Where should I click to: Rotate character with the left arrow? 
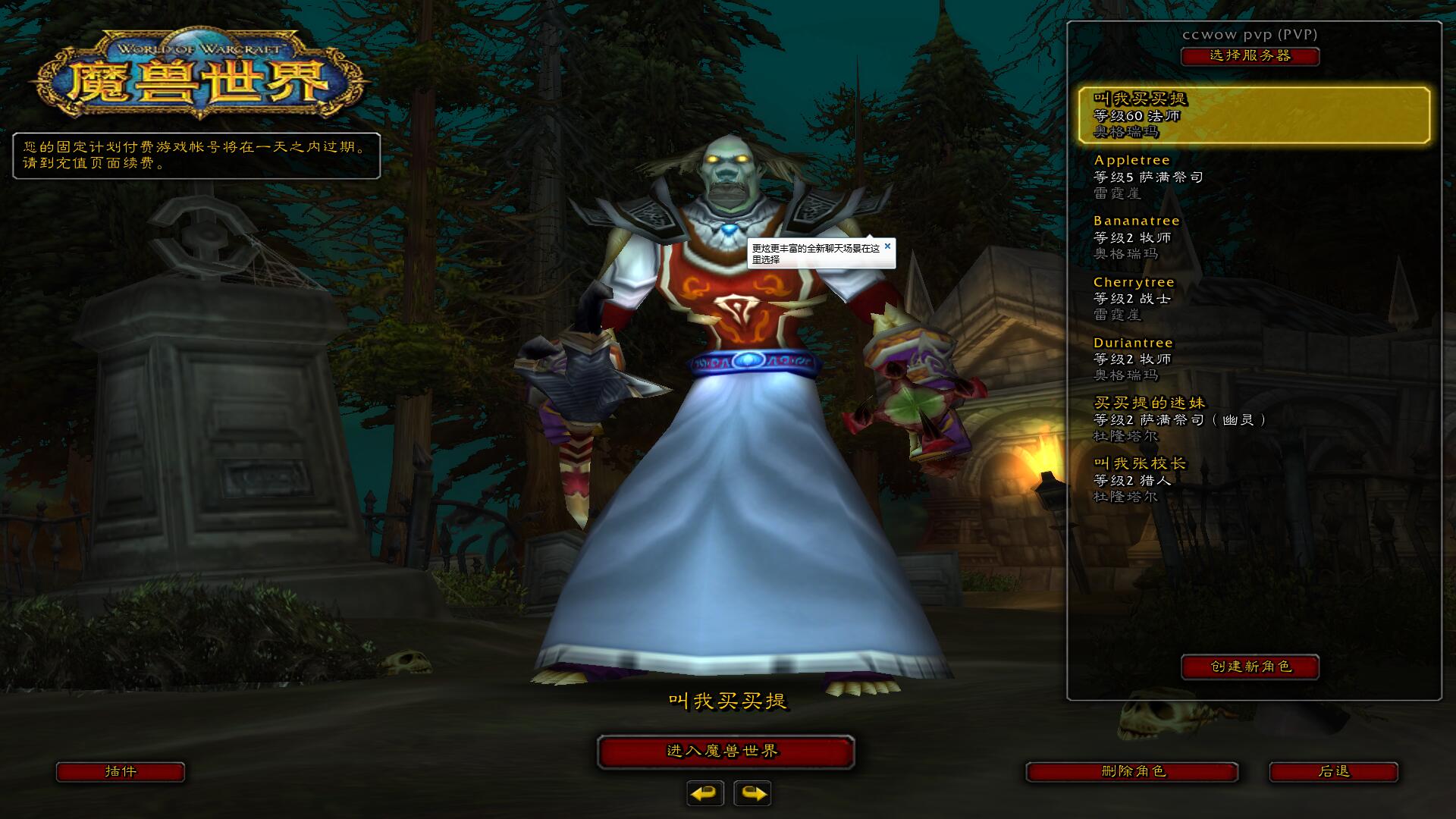tap(705, 793)
